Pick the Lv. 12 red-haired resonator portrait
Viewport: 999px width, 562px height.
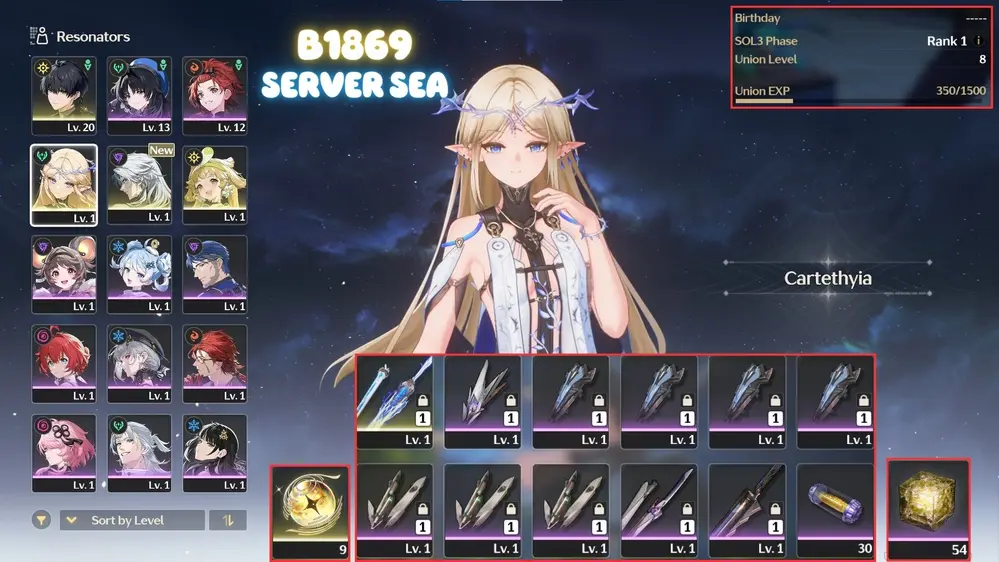pyautogui.click(x=214, y=95)
